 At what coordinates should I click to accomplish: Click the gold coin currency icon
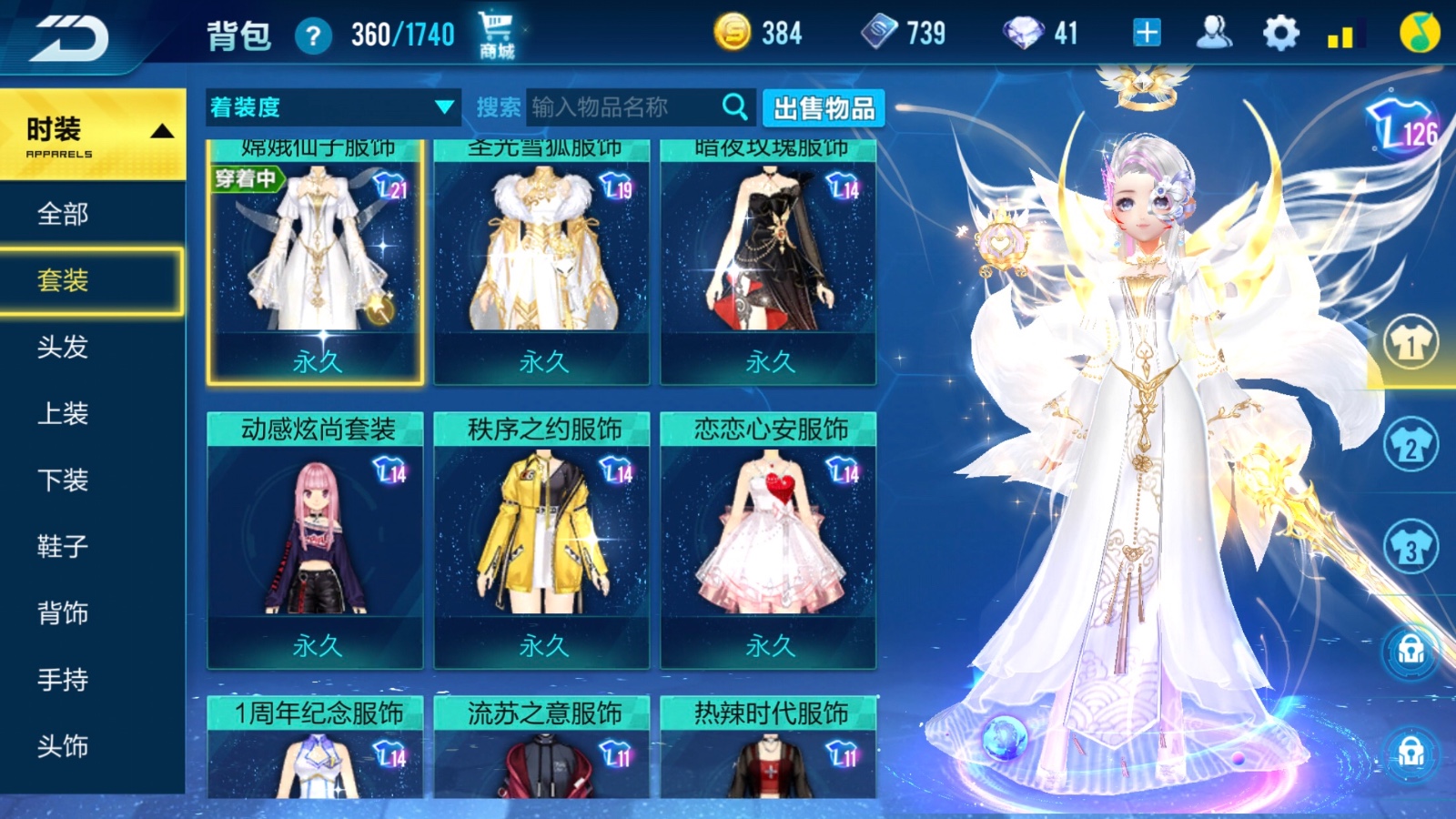click(x=733, y=34)
